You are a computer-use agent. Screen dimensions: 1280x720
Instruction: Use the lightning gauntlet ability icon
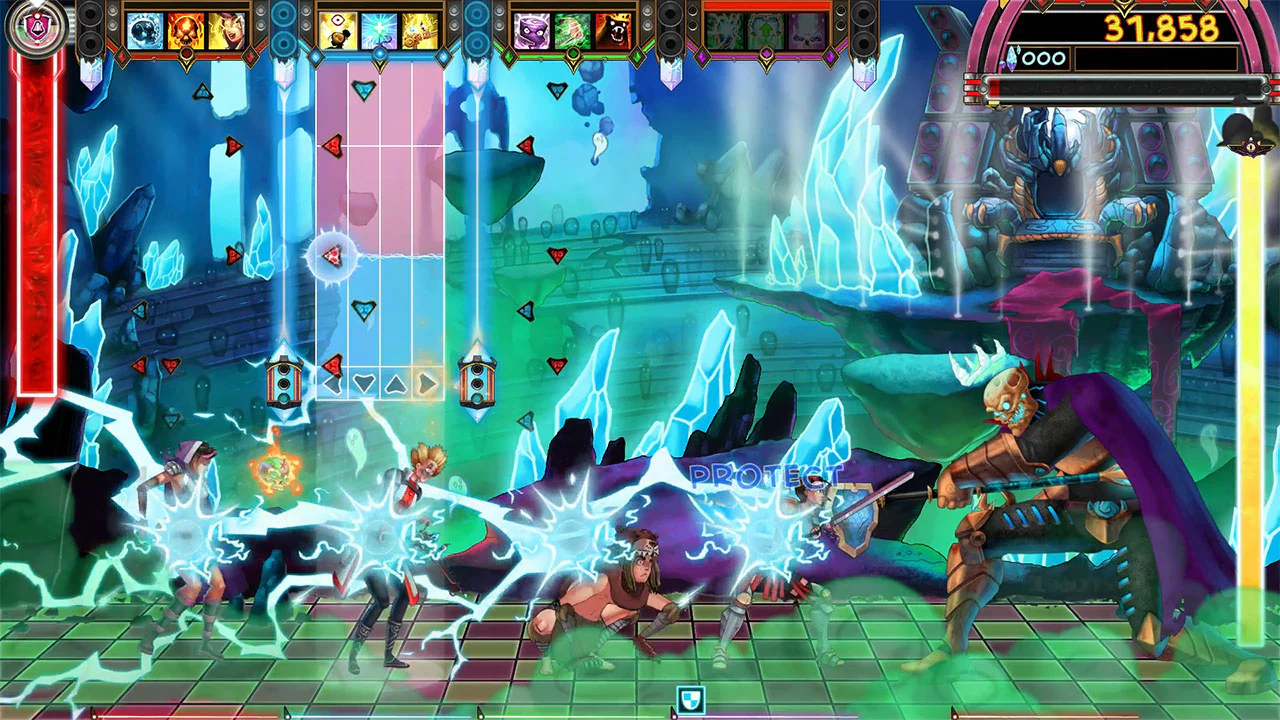418,28
